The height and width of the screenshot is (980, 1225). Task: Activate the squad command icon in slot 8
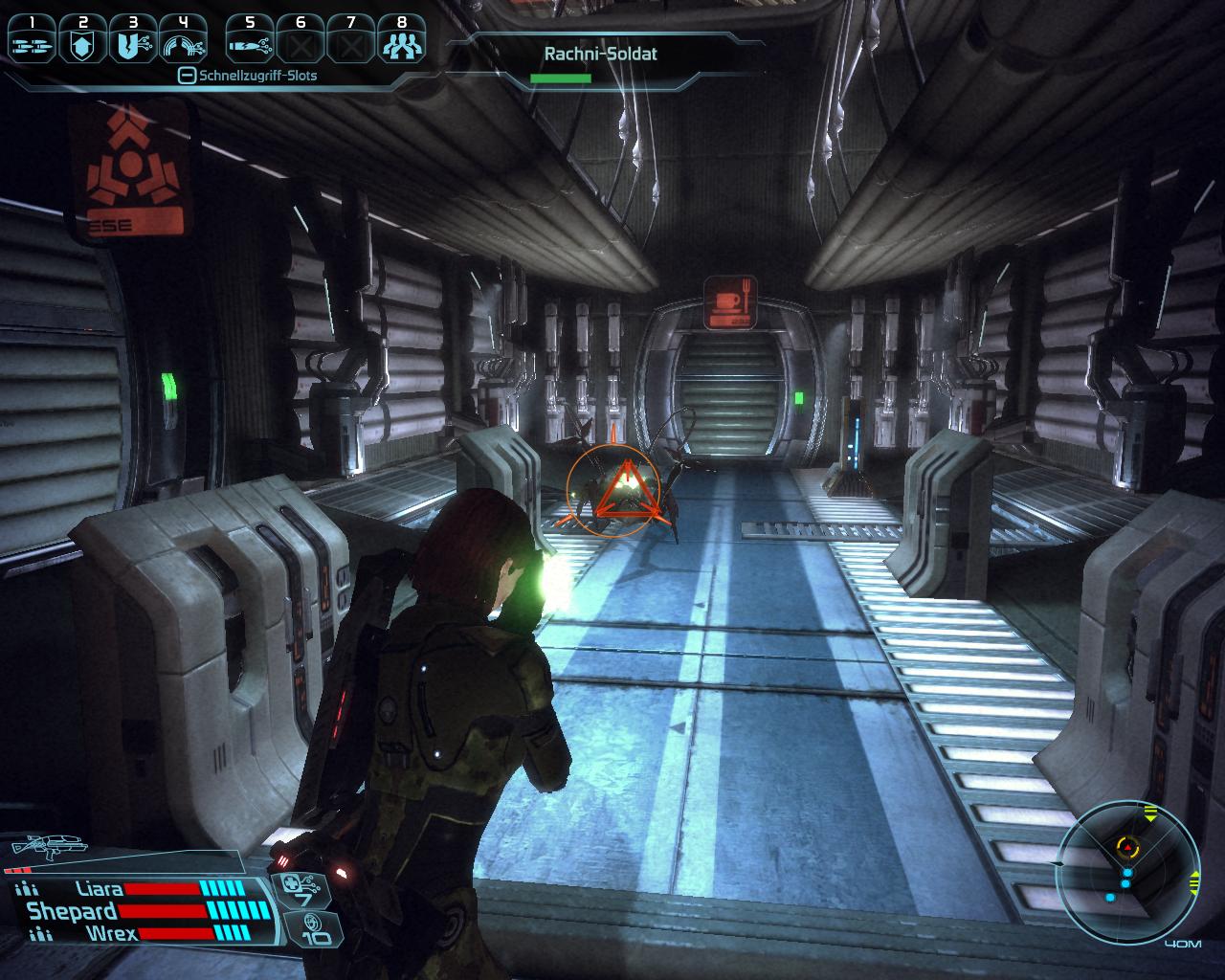[399, 41]
